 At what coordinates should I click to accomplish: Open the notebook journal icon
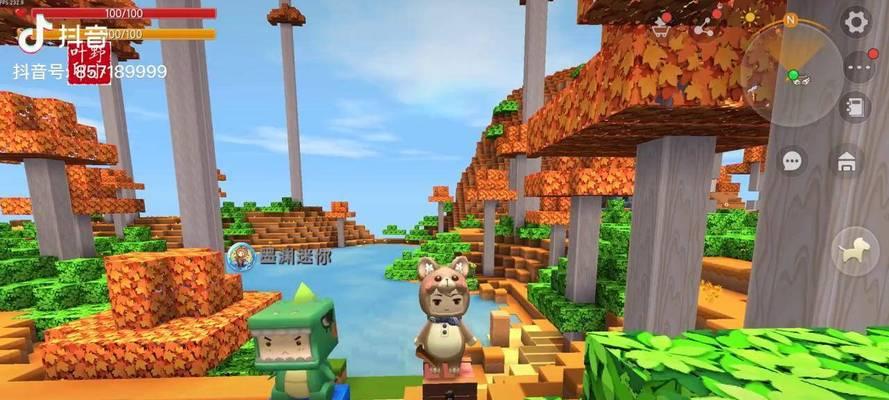coord(855,106)
